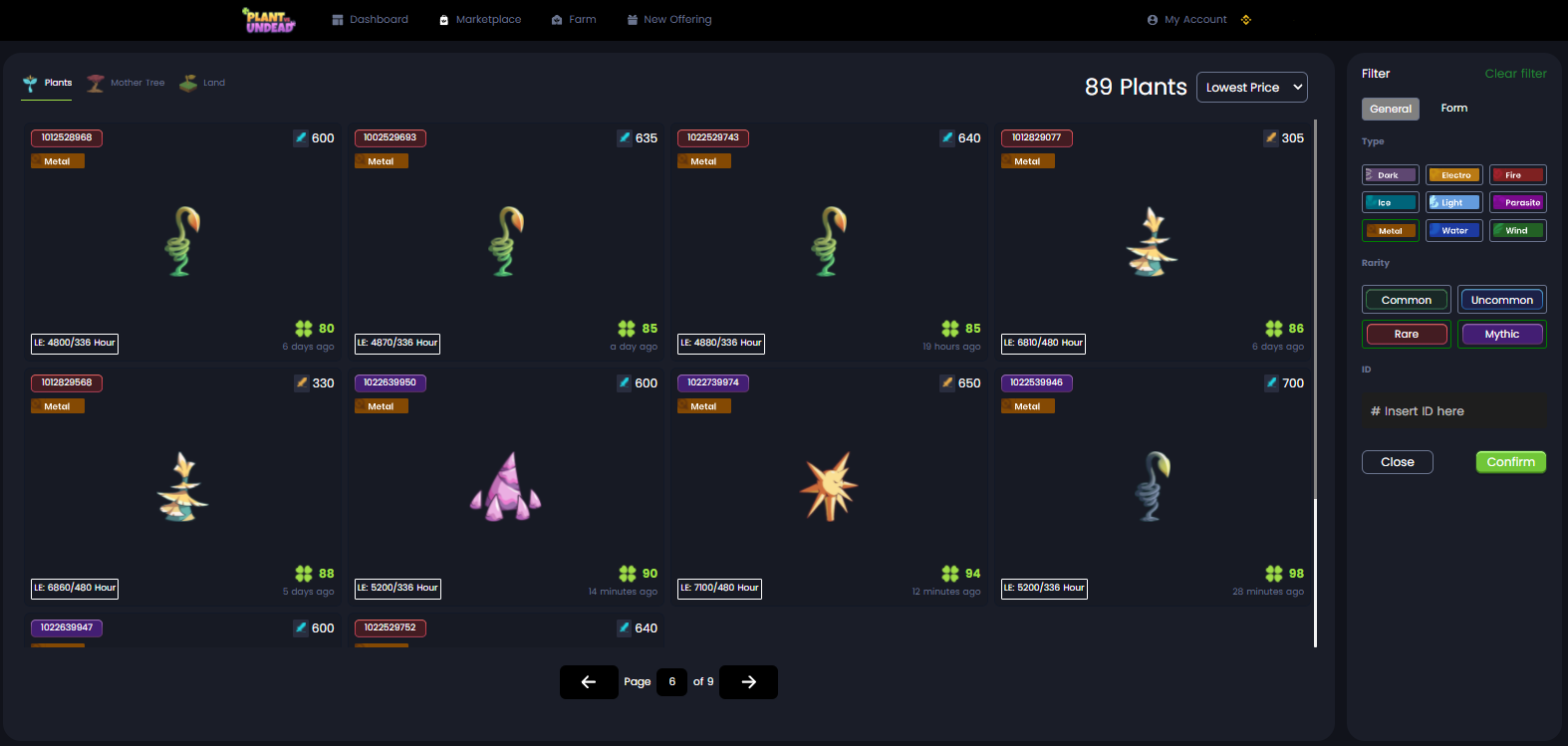Screen dimensions: 1568x746
Task: Go to the Marketplace
Action: click(480, 20)
